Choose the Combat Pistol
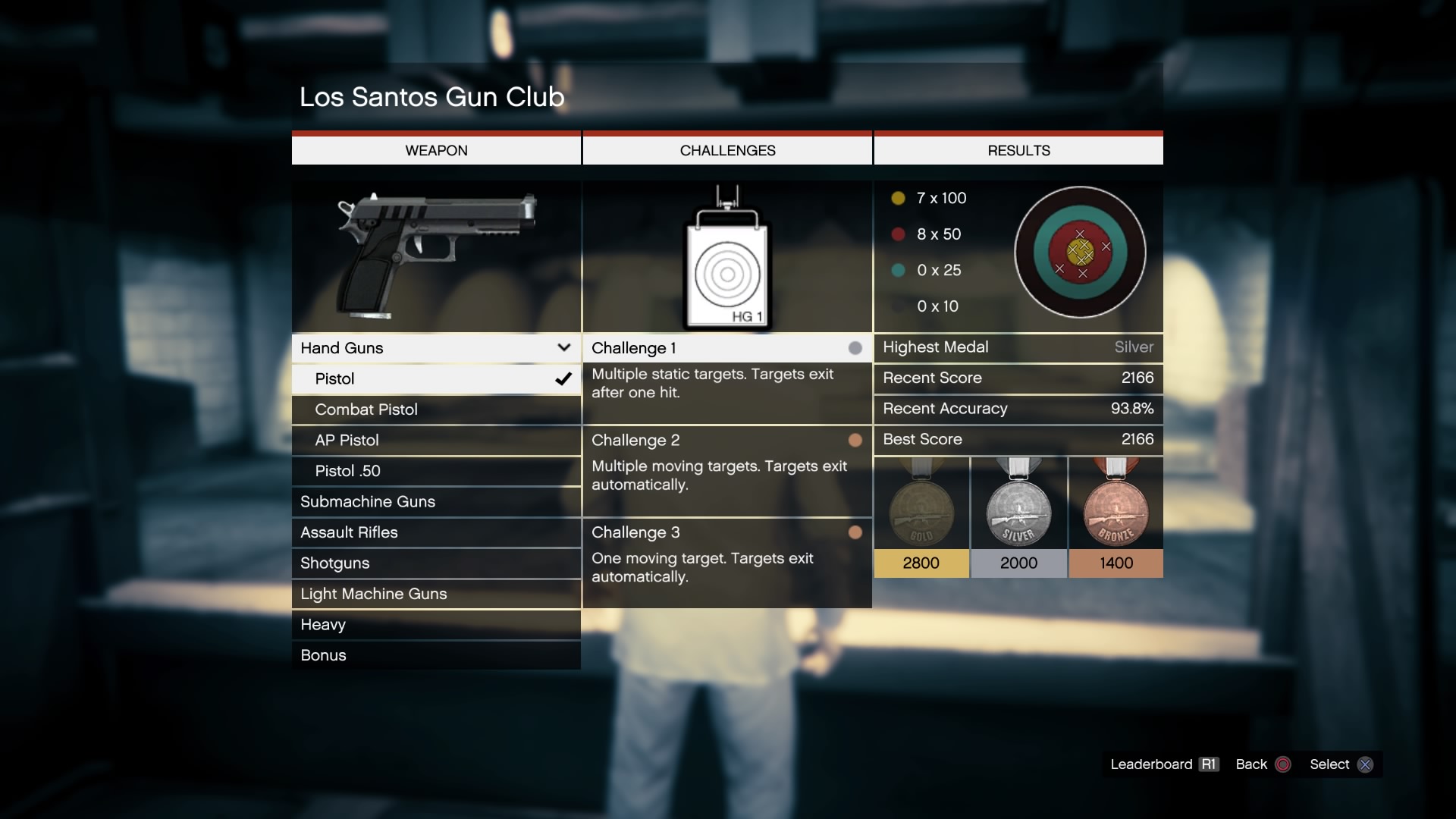This screenshot has height=819, width=1456. point(435,409)
